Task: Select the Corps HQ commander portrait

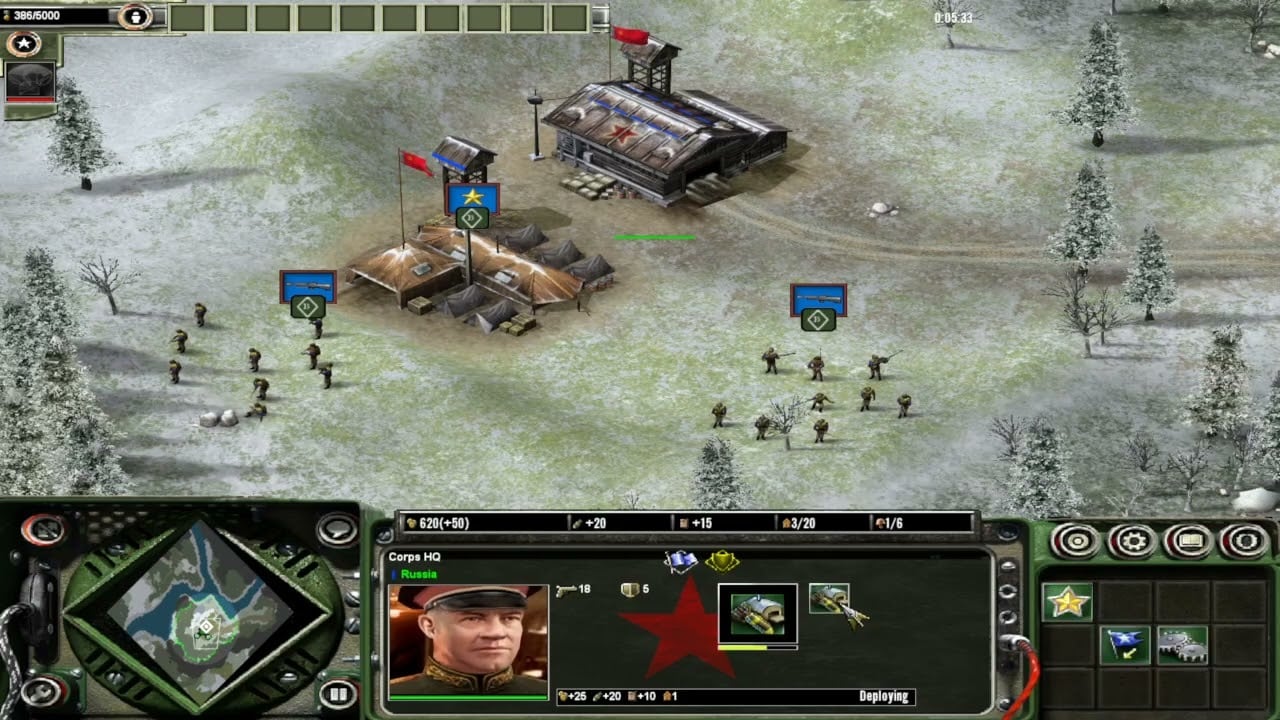Action: 468,639
